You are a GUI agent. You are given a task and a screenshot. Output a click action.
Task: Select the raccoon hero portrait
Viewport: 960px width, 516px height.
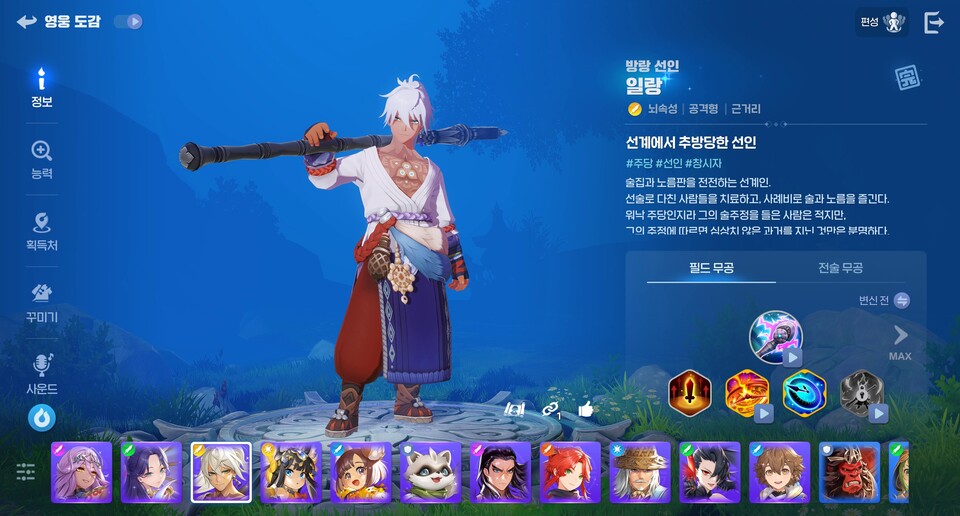[430, 472]
